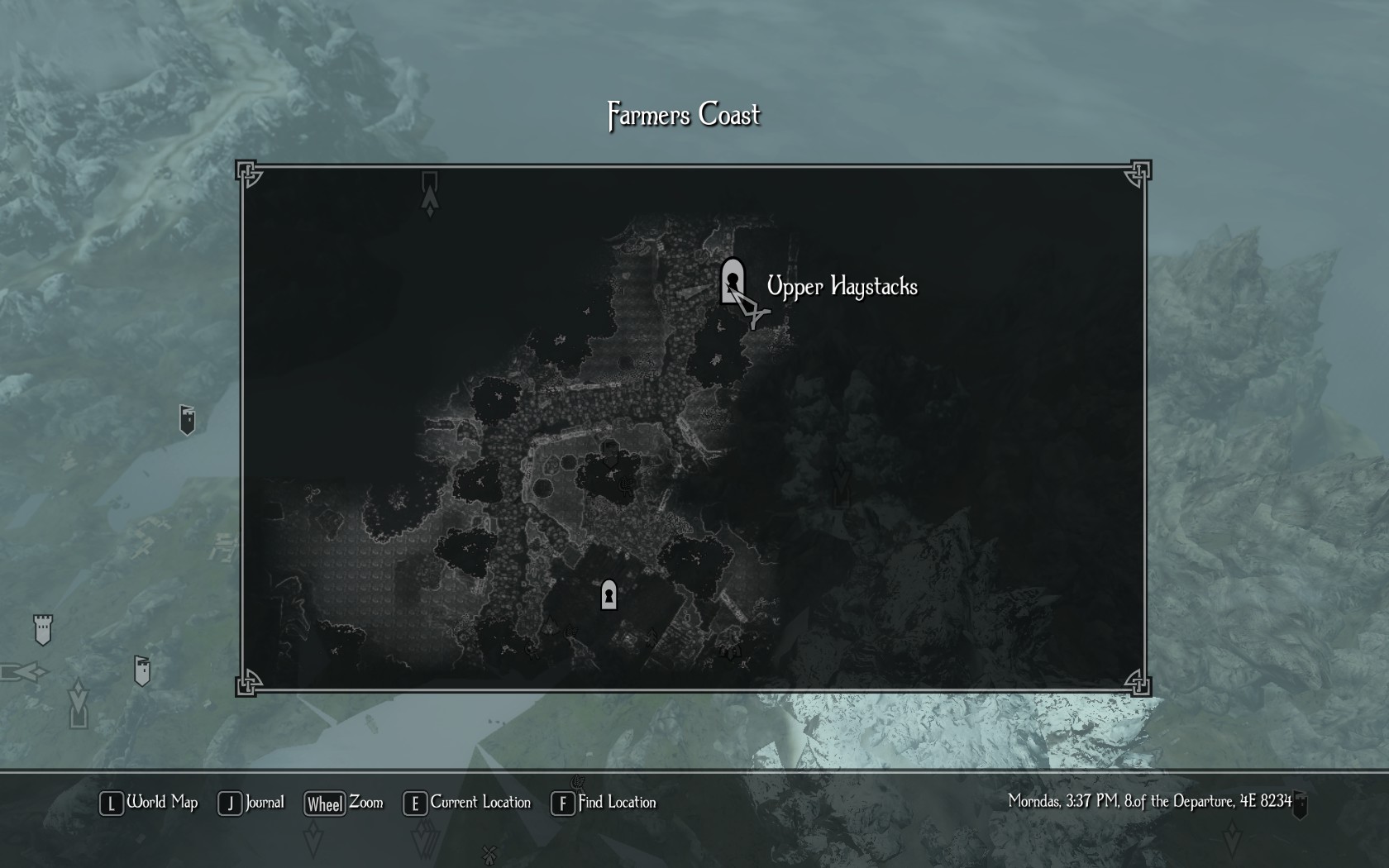Switch to the World Map view
1389x868 pixels.
coord(150,803)
